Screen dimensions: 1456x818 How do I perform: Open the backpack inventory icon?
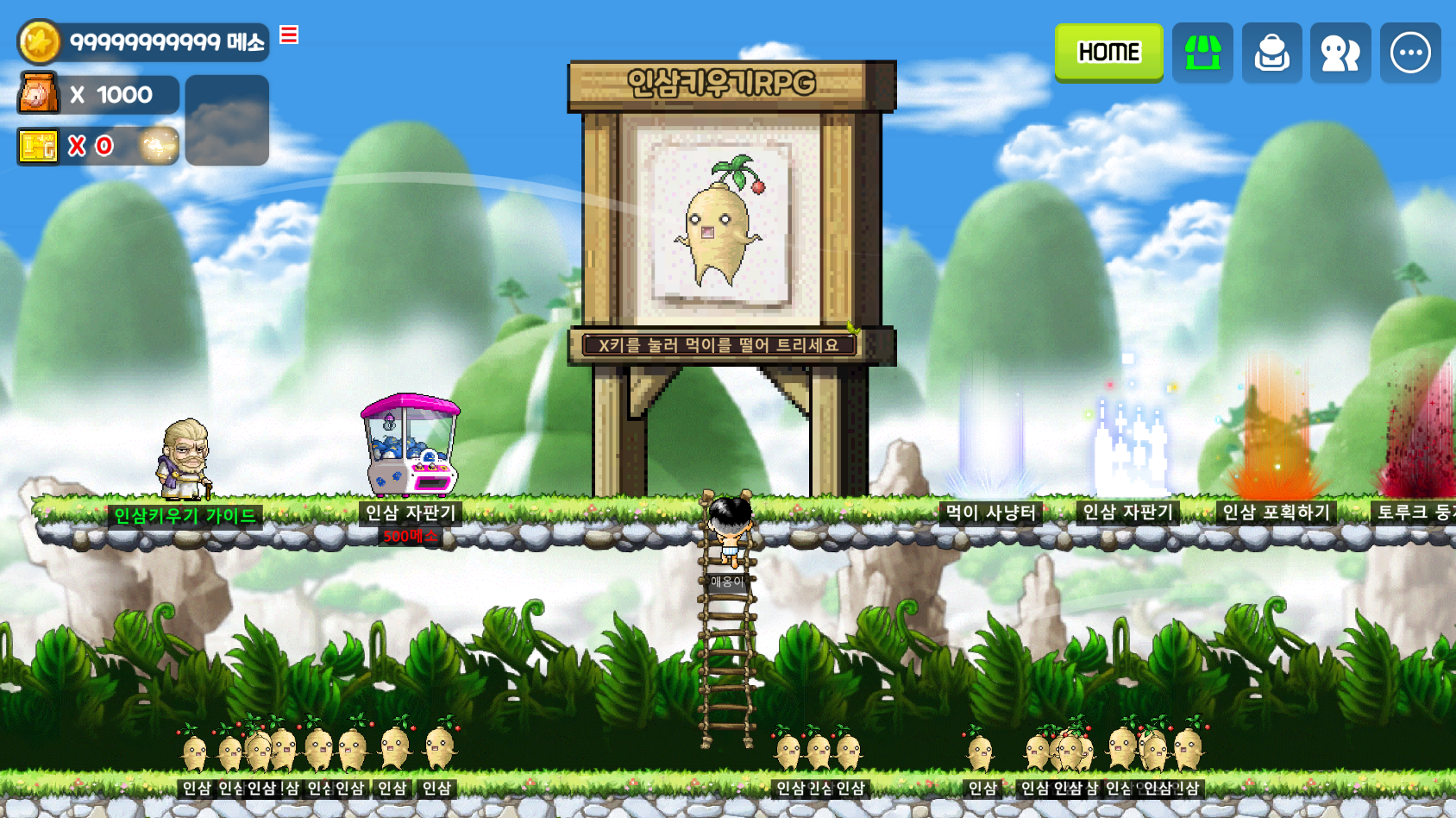point(1271,53)
